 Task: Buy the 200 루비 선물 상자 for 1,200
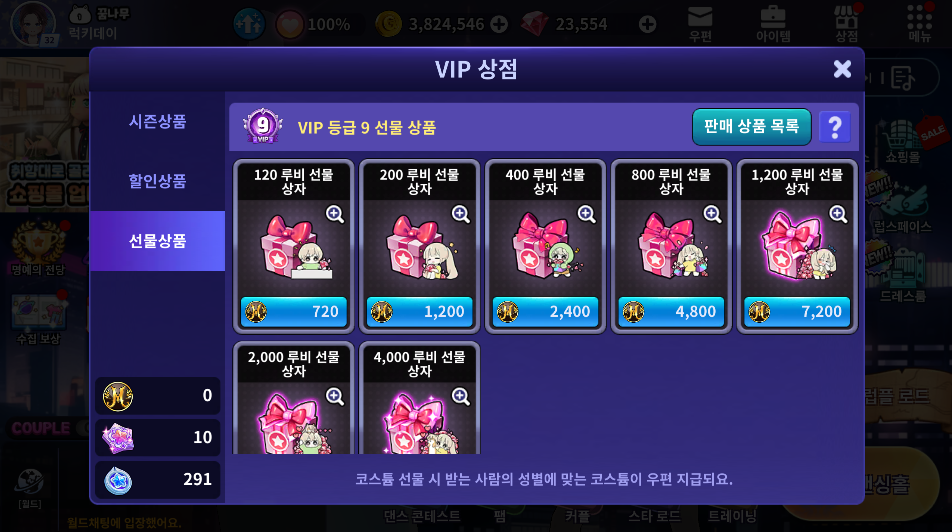click(420, 311)
